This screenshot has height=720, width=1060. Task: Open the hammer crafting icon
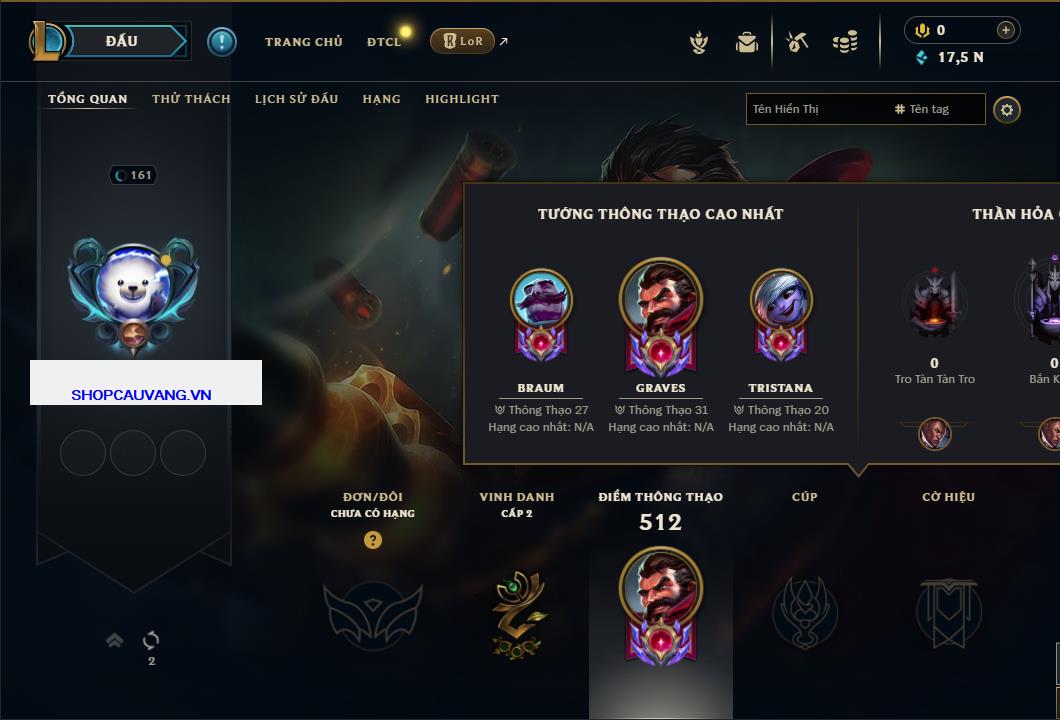796,42
